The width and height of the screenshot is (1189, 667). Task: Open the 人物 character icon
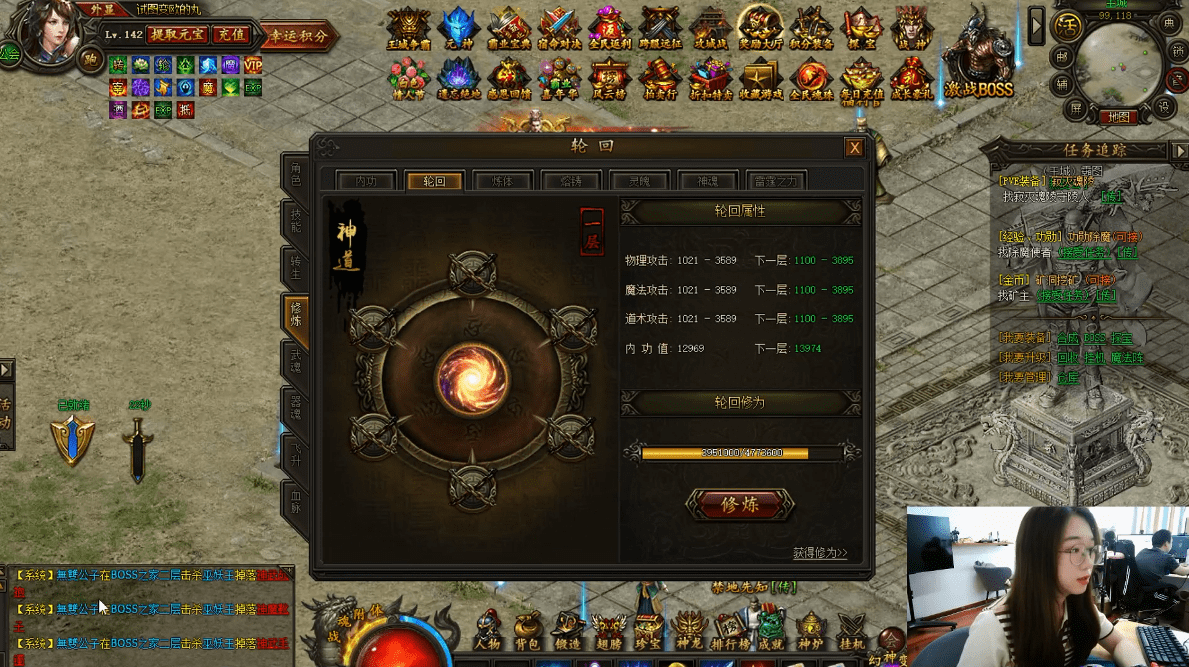pyautogui.click(x=487, y=632)
